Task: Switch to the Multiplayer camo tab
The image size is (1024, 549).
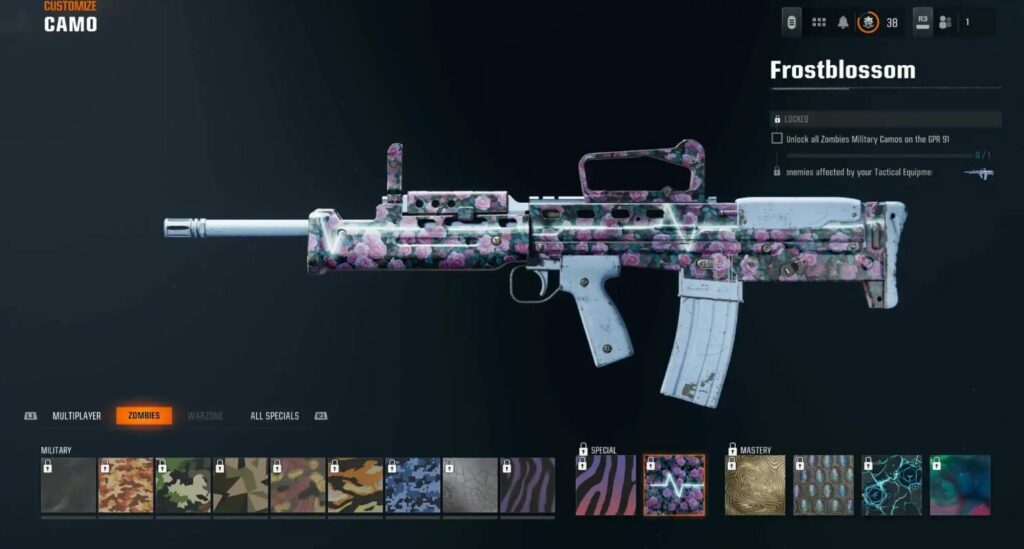Action: point(77,416)
